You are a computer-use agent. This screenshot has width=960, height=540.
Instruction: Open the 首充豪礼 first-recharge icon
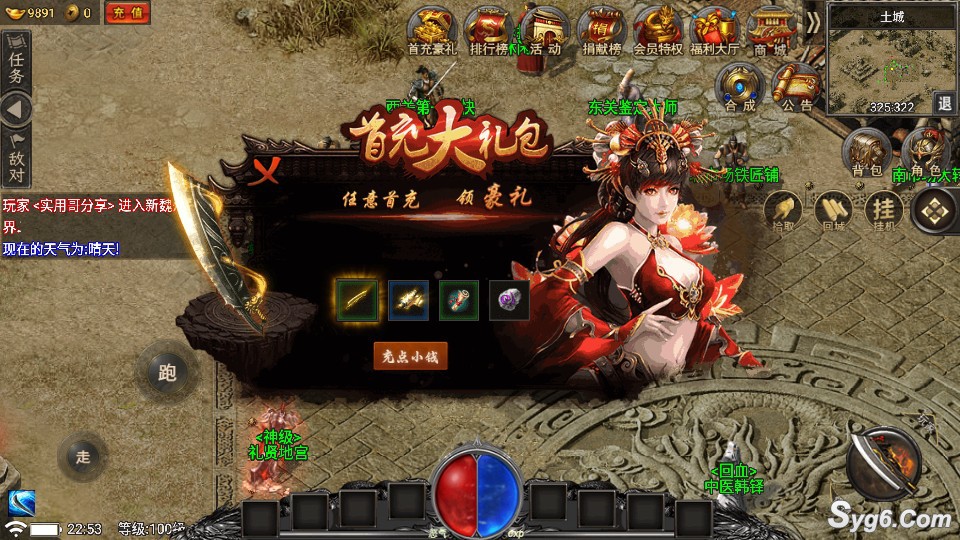(x=432, y=30)
